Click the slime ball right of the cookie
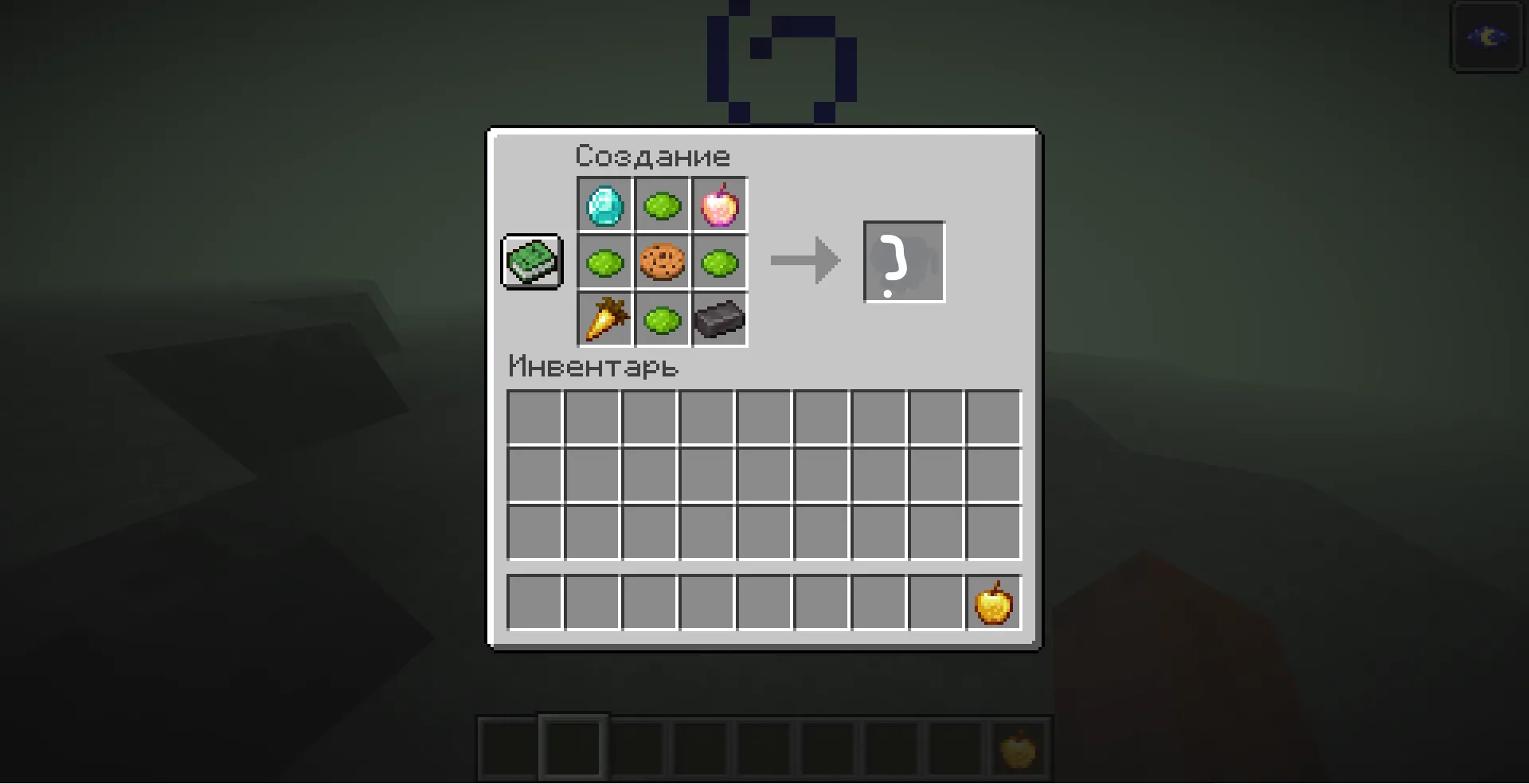This screenshot has width=1529, height=784. [719, 263]
